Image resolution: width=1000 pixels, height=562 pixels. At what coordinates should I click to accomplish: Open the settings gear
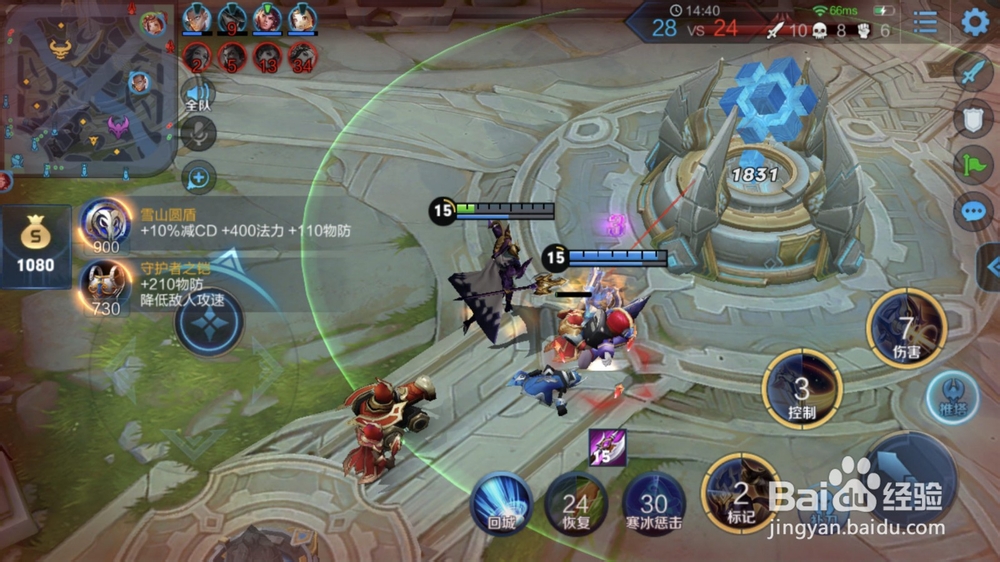point(974,23)
